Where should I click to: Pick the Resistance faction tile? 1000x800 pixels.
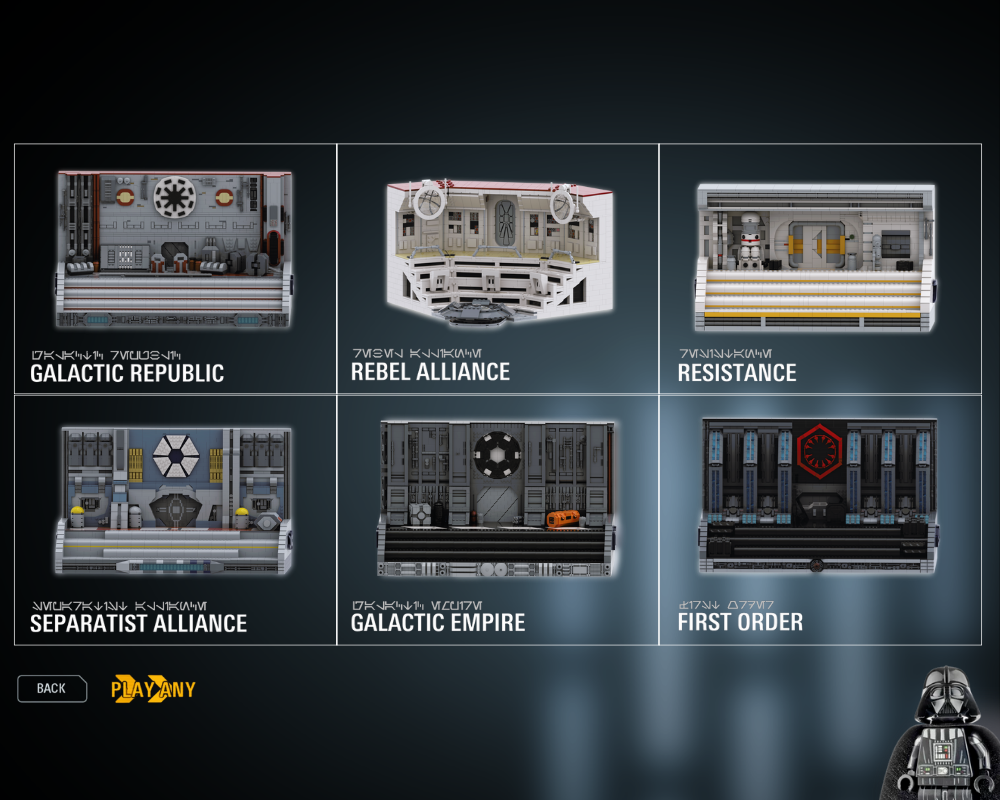(x=819, y=268)
